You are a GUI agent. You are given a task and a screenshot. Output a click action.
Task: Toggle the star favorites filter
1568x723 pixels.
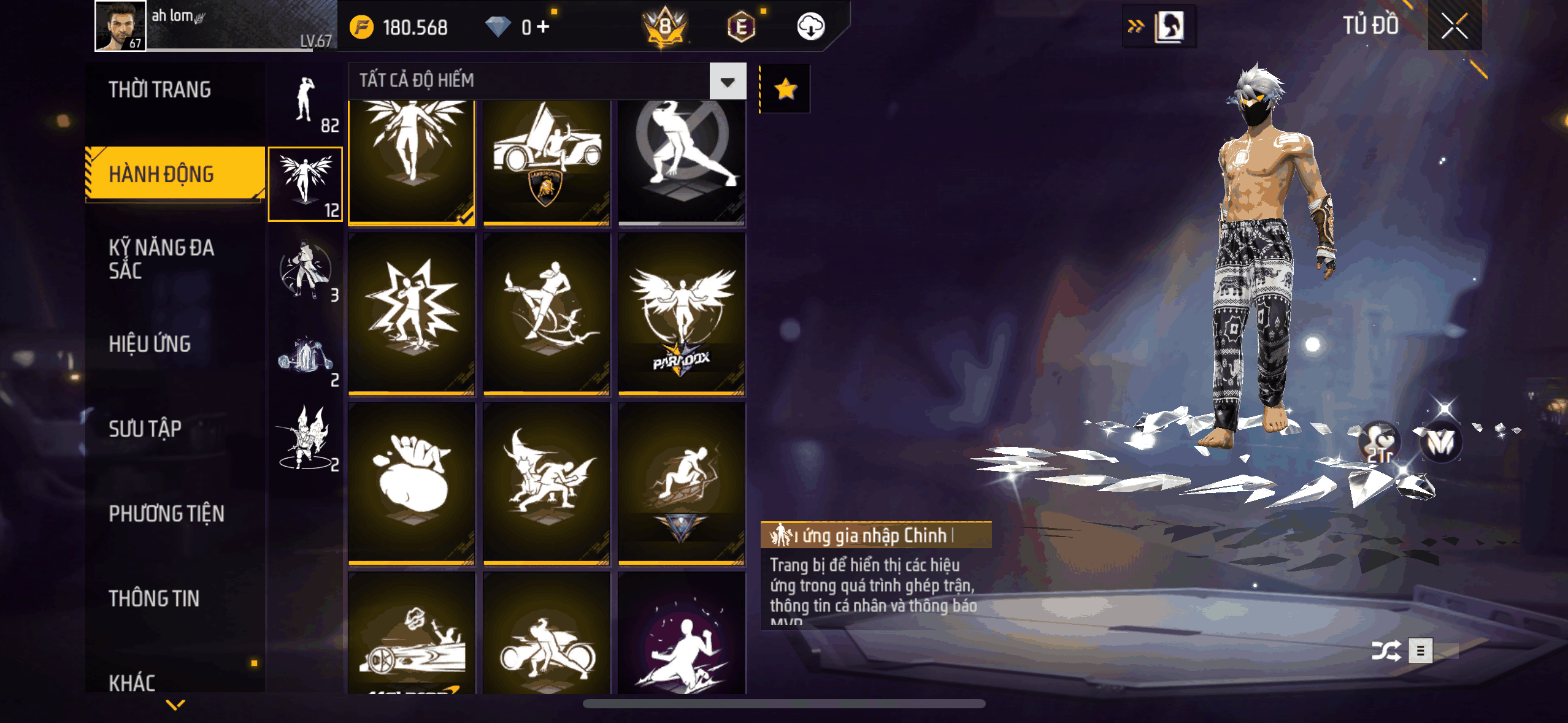click(x=785, y=90)
